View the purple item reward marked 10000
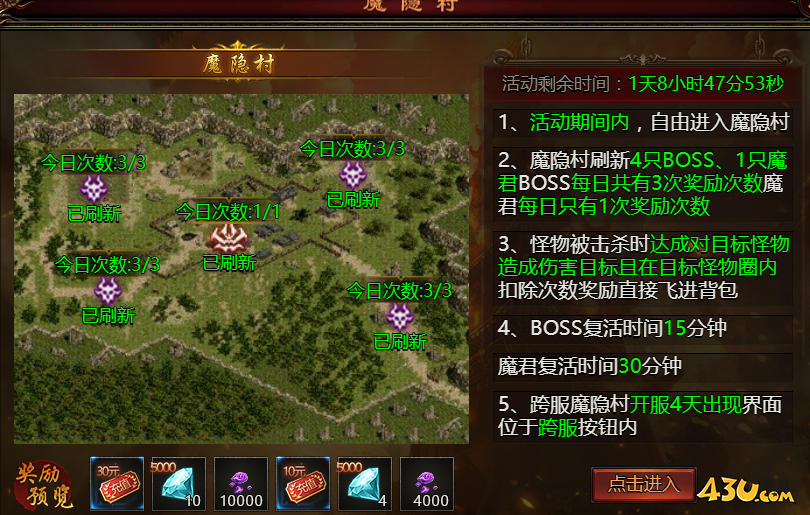The image size is (810, 515). click(241, 484)
